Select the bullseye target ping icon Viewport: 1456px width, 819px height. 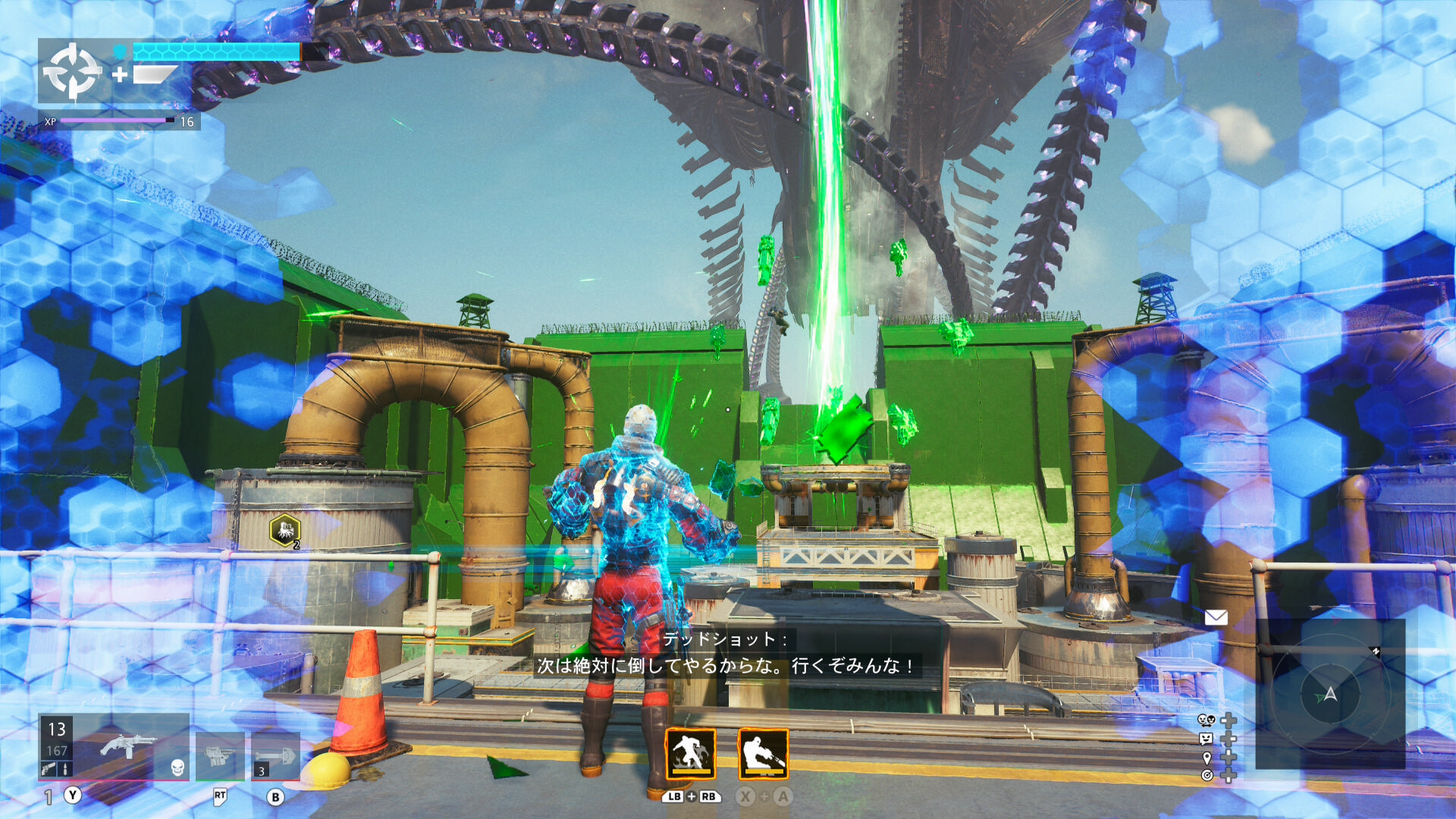point(1207,775)
